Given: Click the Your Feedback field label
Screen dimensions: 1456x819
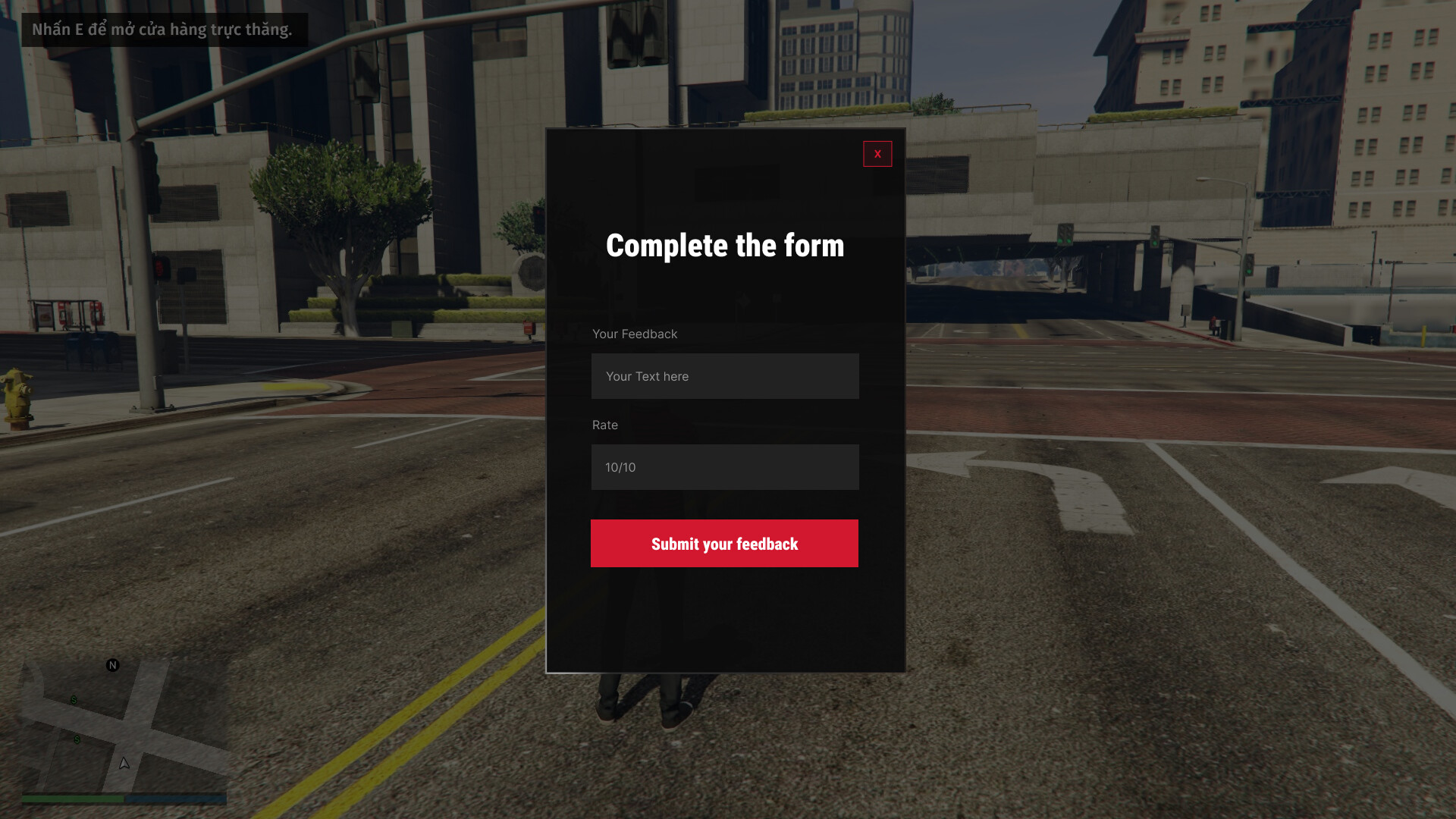Looking at the screenshot, I should pyautogui.click(x=635, y=334).
